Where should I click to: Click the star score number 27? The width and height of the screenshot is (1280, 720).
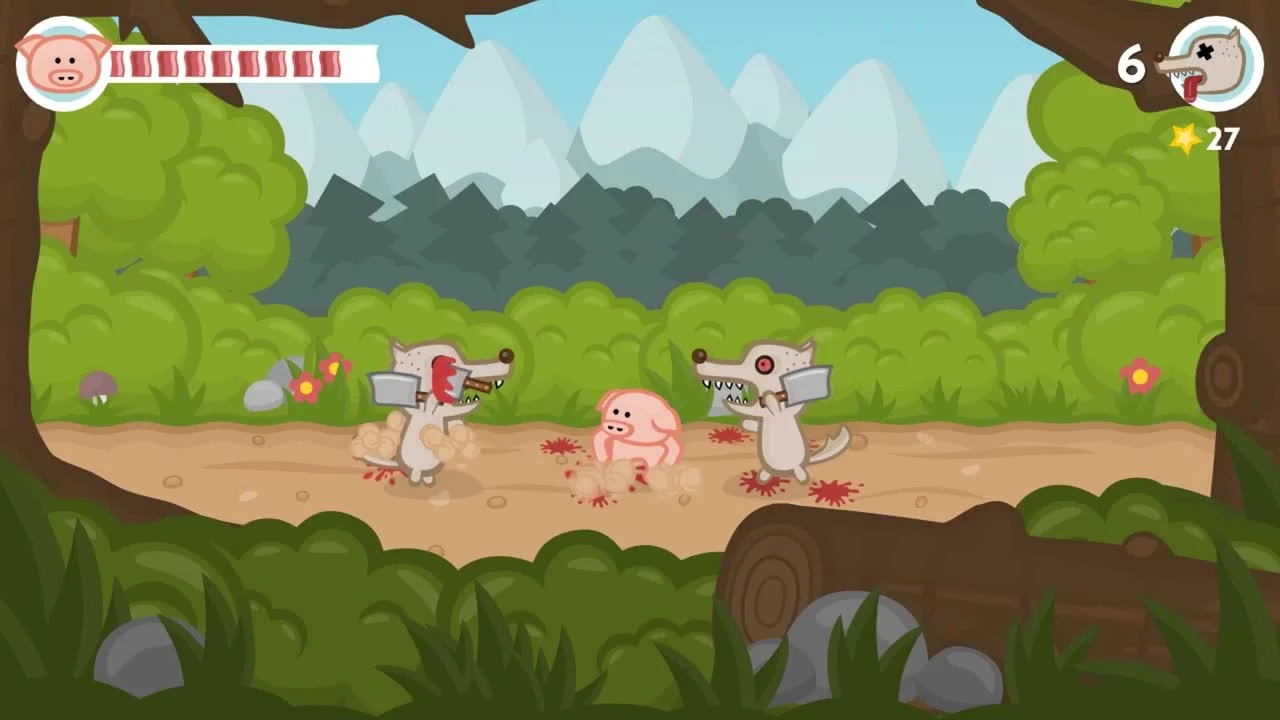[1223, 140]
